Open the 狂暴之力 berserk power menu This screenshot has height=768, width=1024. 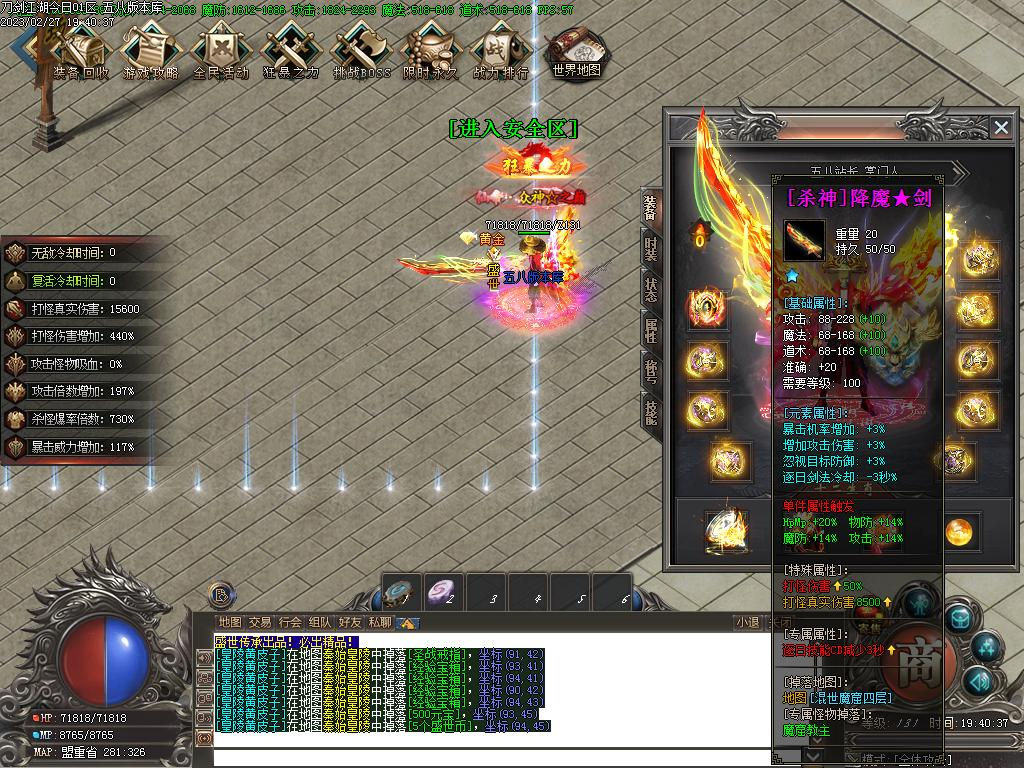click(x=290, y=52)
